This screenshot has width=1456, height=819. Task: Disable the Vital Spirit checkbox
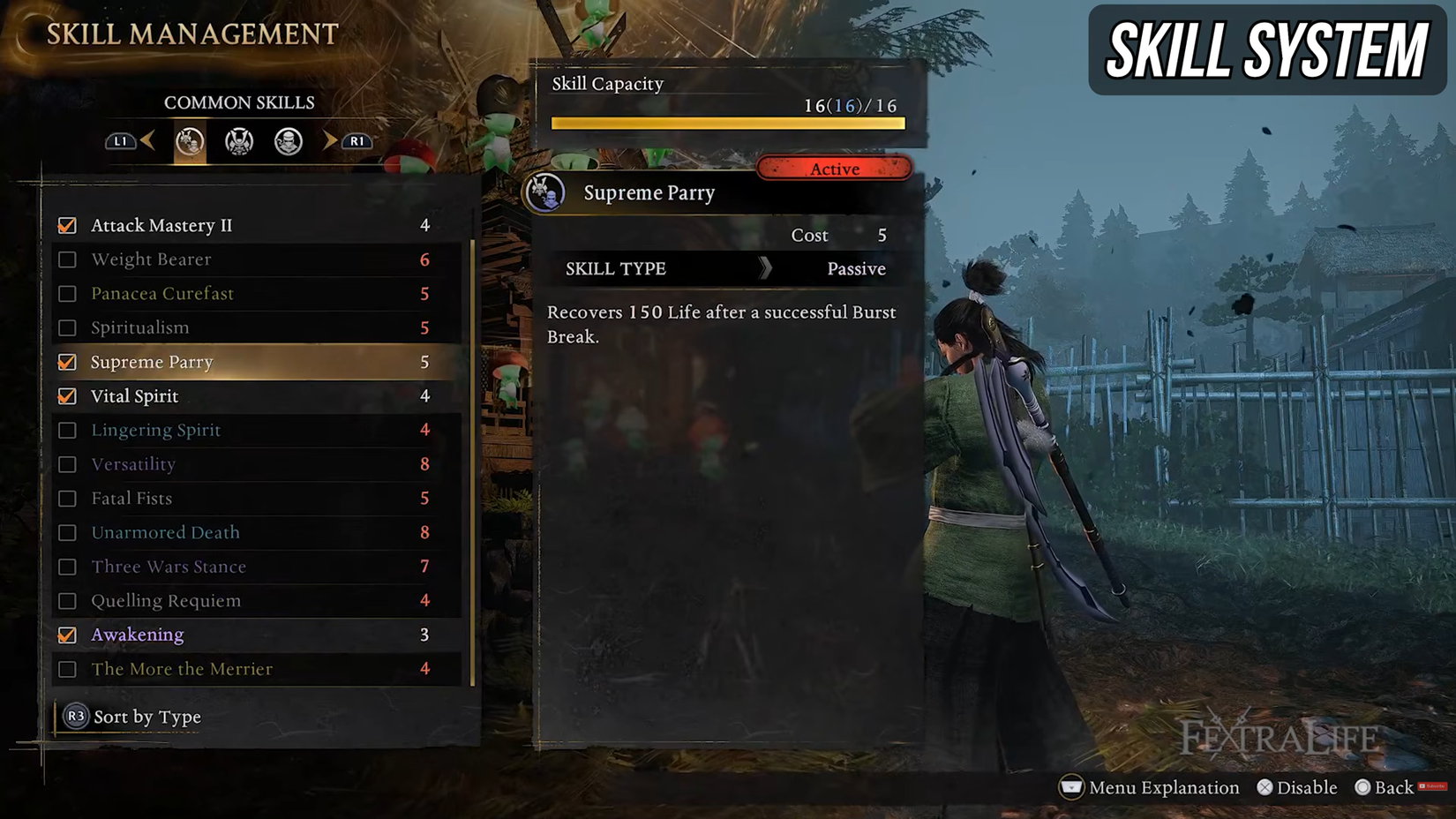[67, 395]
